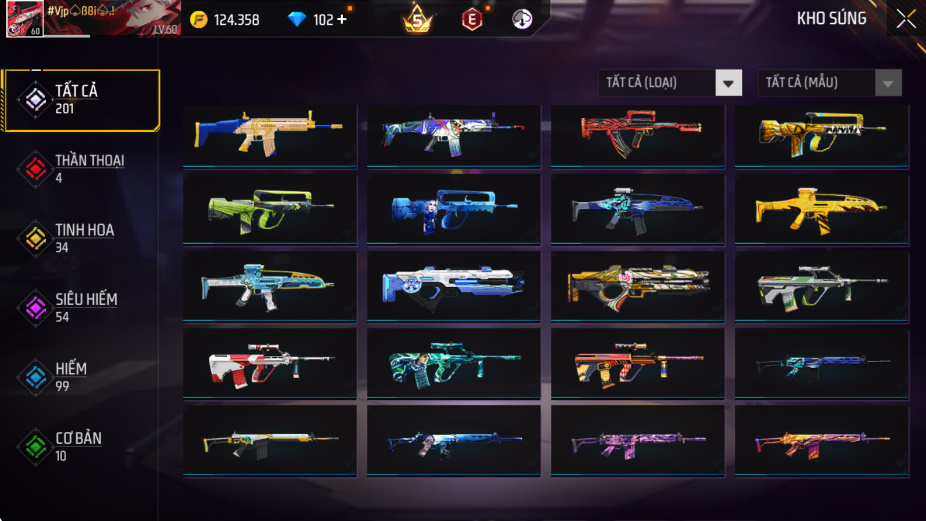This screenshot has height=521, width=926.
Task: Pick the lime green rifle skin
Action: click(270, 210)
